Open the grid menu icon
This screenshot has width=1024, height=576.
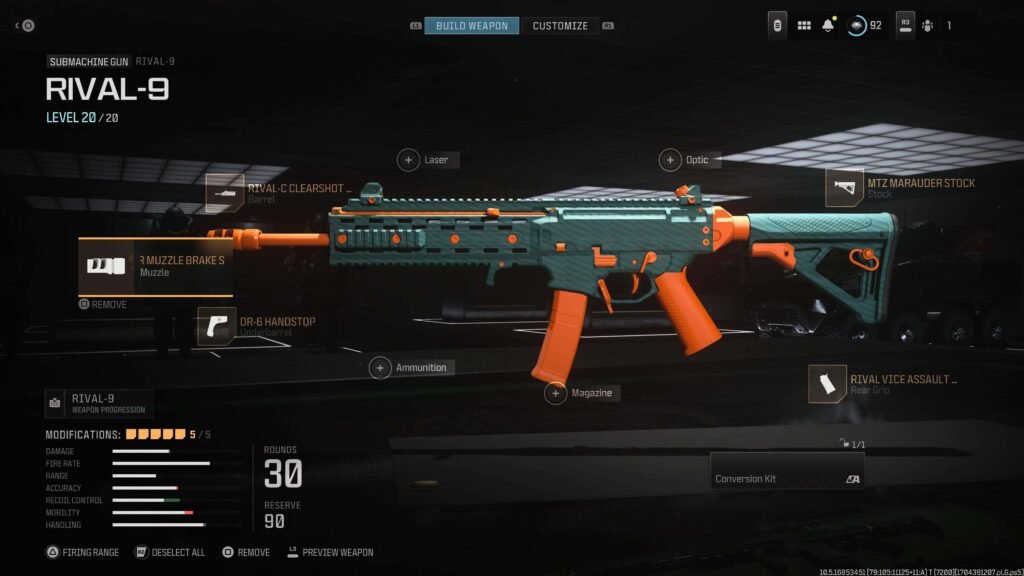point(804,25)
